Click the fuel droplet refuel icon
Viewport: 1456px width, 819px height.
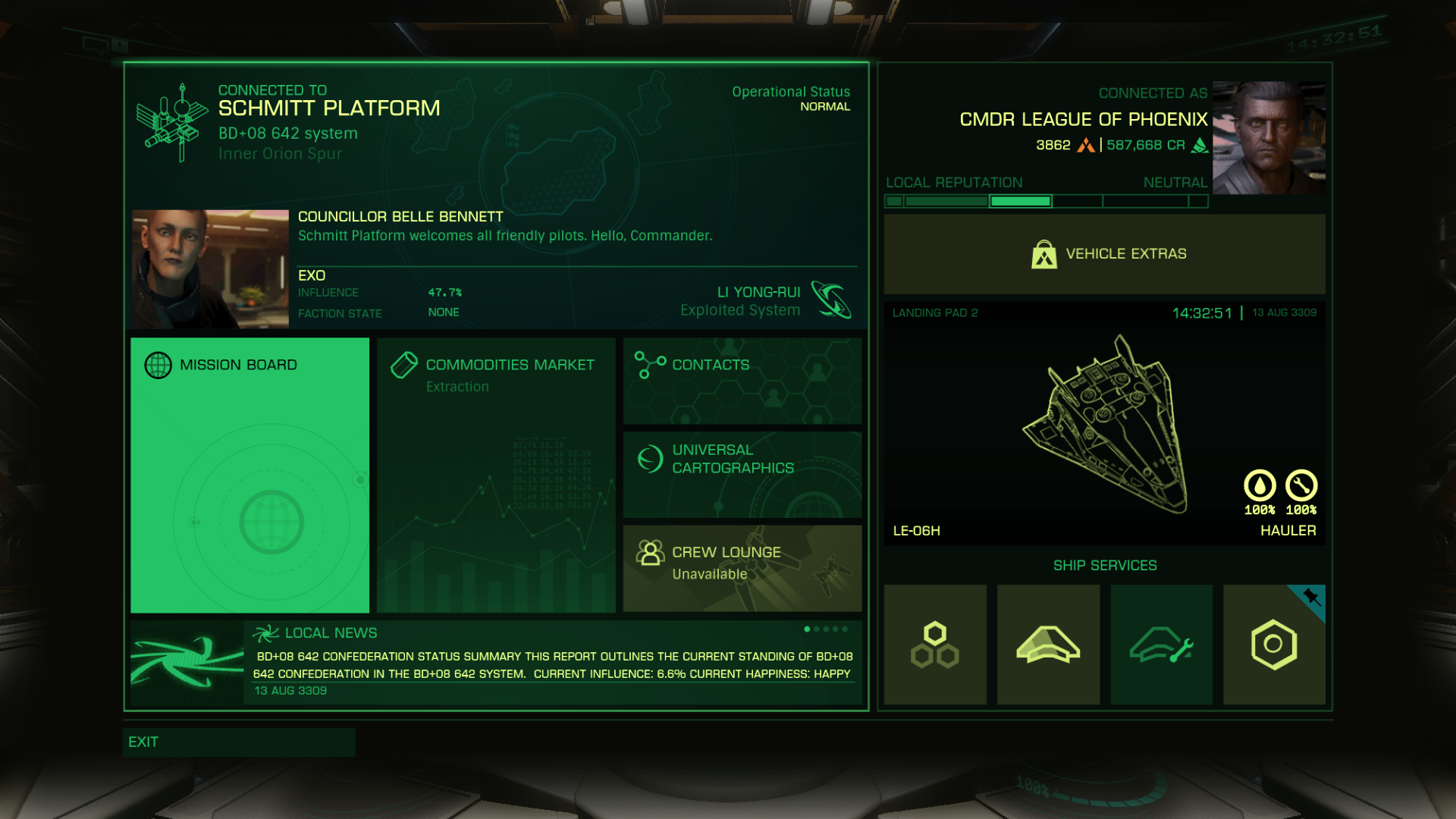coord(1260,486)
